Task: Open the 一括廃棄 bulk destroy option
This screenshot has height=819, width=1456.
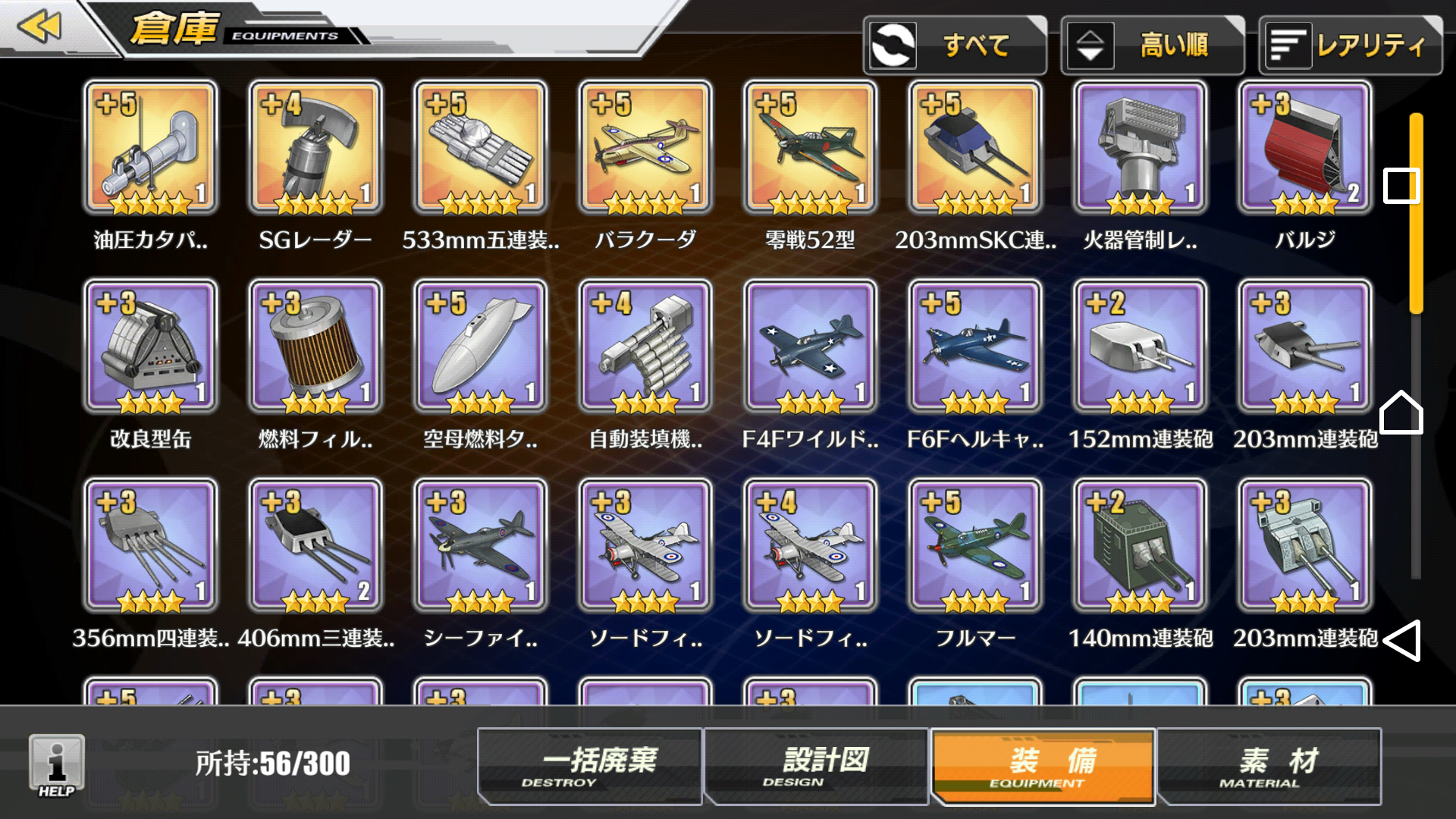Action: [x=590, y=766]
